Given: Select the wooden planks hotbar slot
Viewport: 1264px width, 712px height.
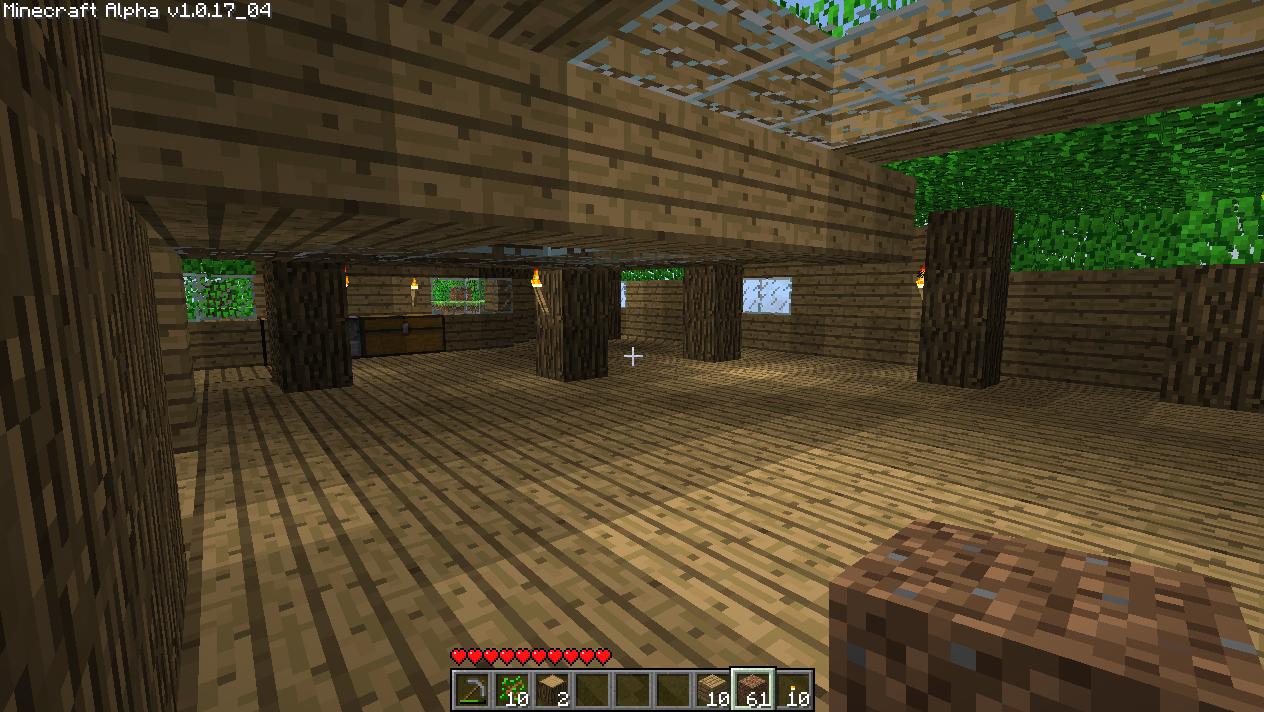Looking at the screenshot, I should point(712,689).
